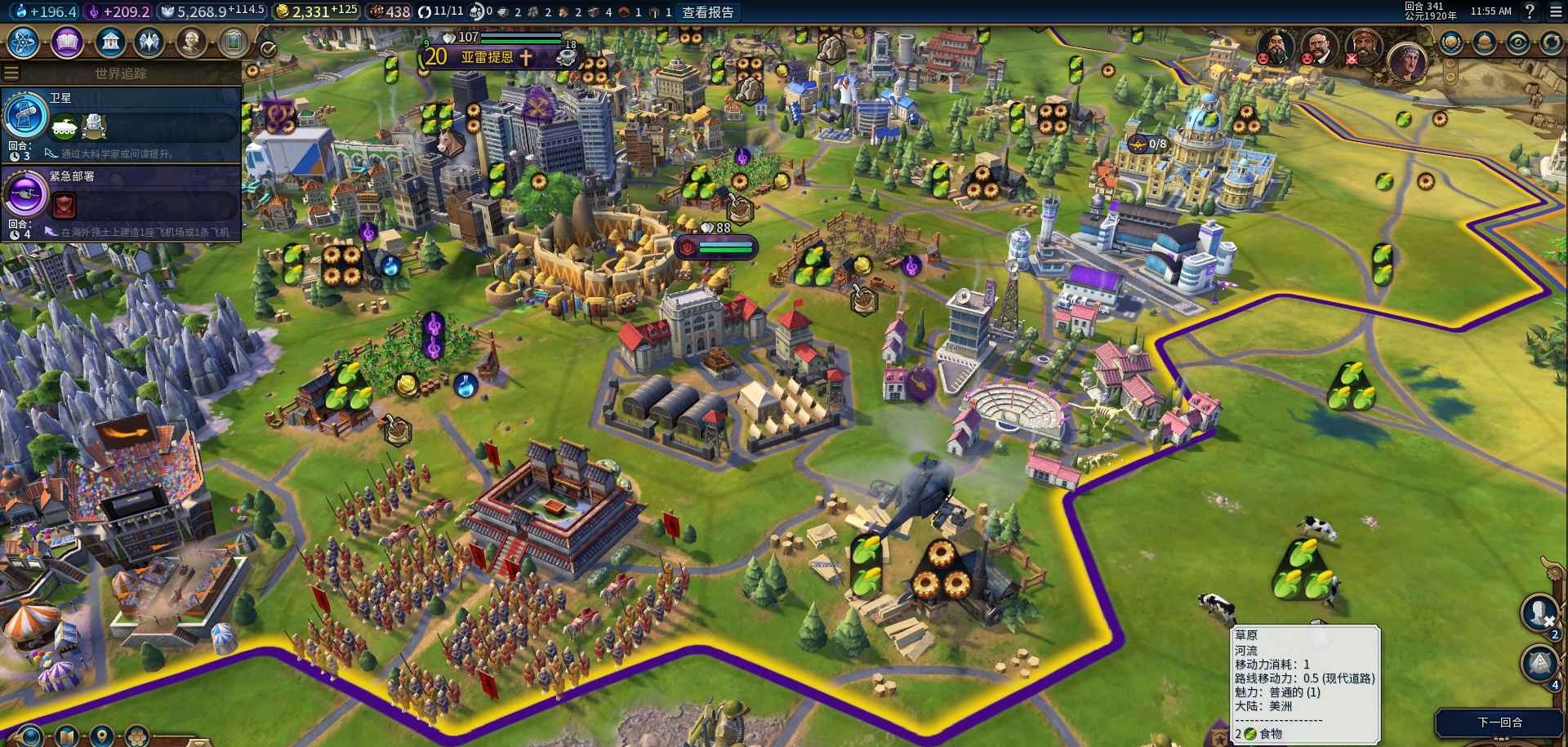Open the map pin button
This screenshot has height=747, width=1568.
[101, 736]
